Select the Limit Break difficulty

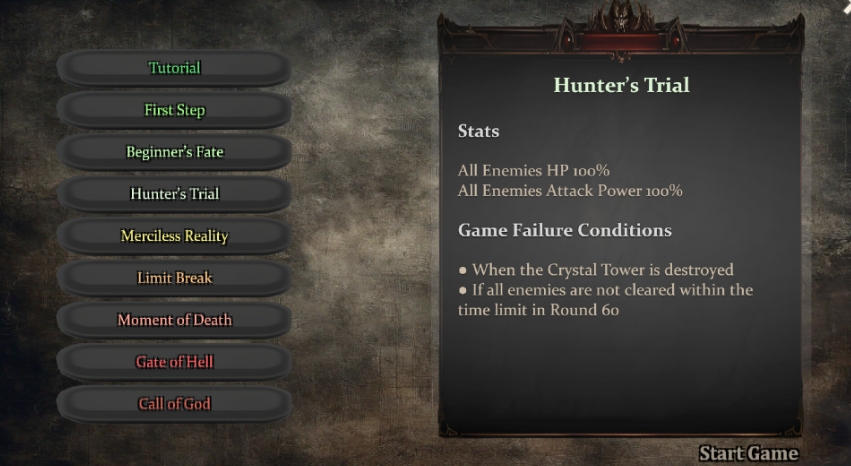[x=175, y=278]
